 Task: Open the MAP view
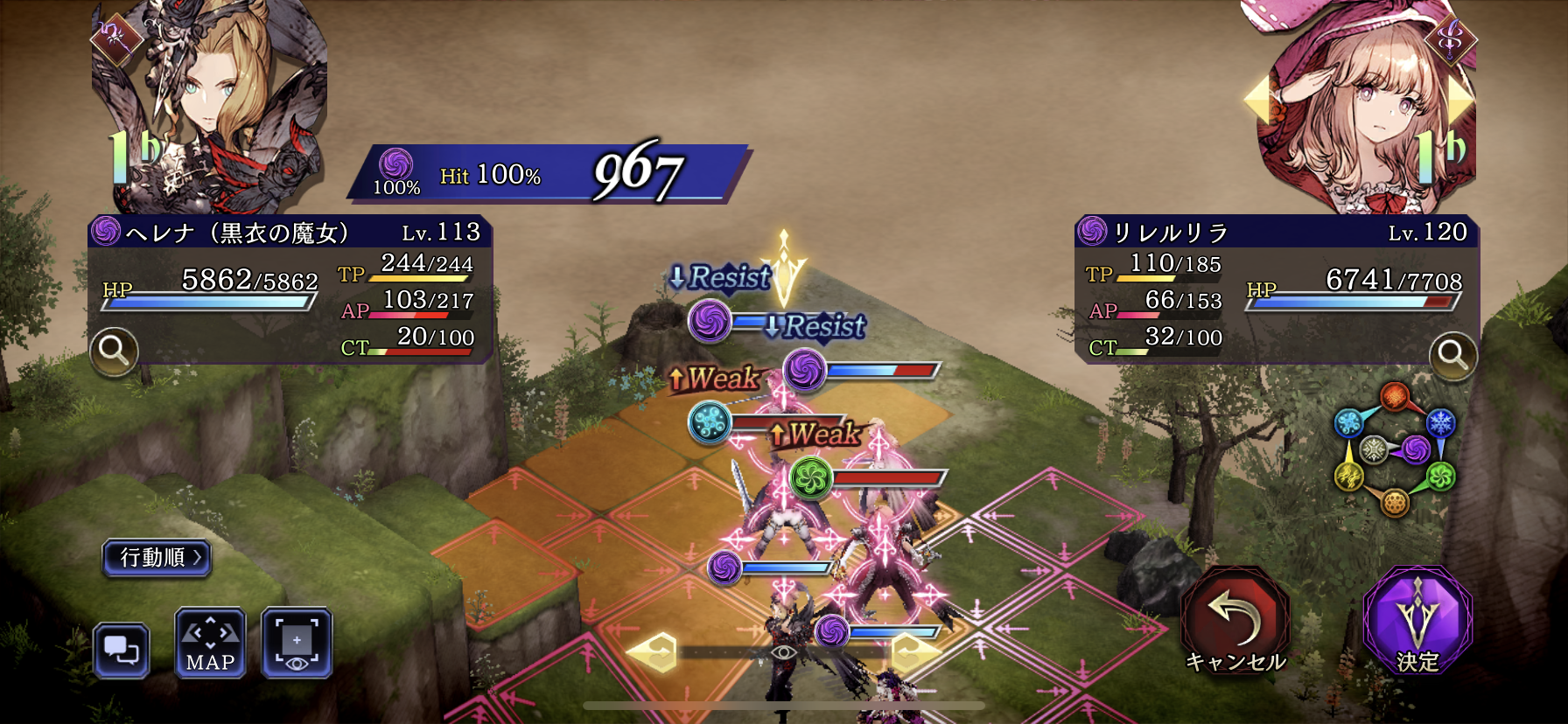coord(210,644)
